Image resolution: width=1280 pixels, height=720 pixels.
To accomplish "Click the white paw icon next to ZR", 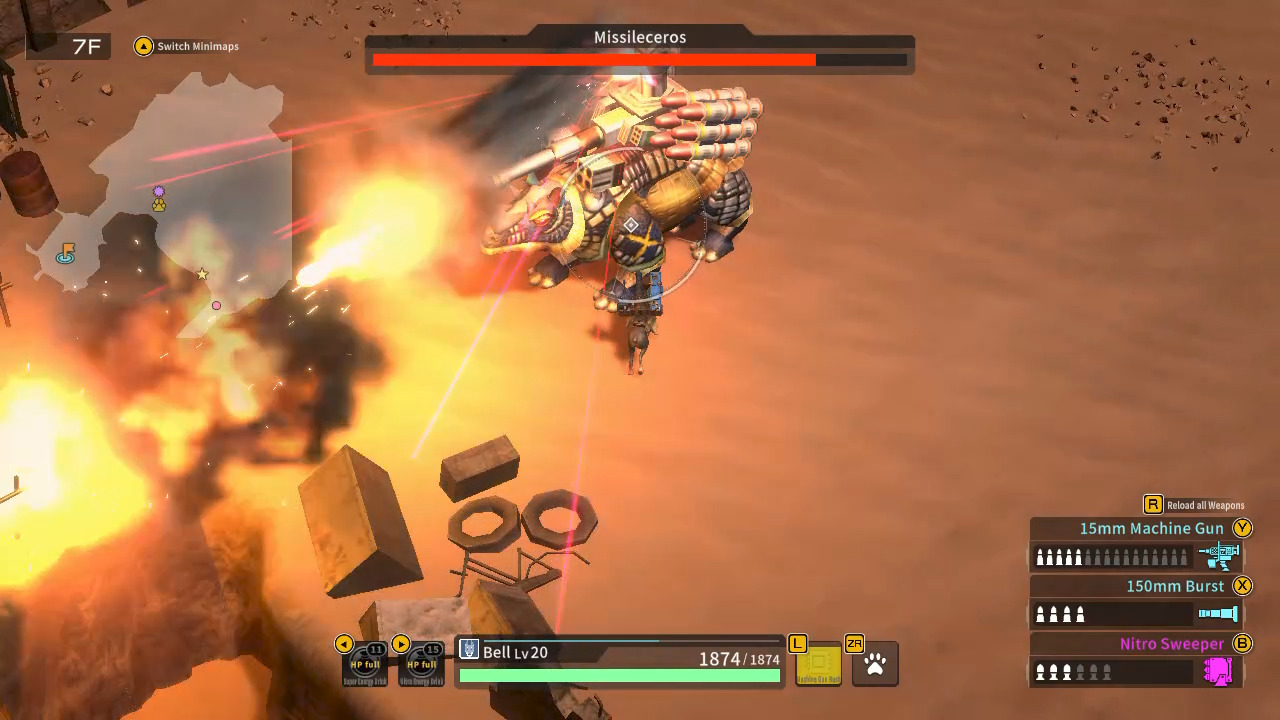I will tap(875, 663).
